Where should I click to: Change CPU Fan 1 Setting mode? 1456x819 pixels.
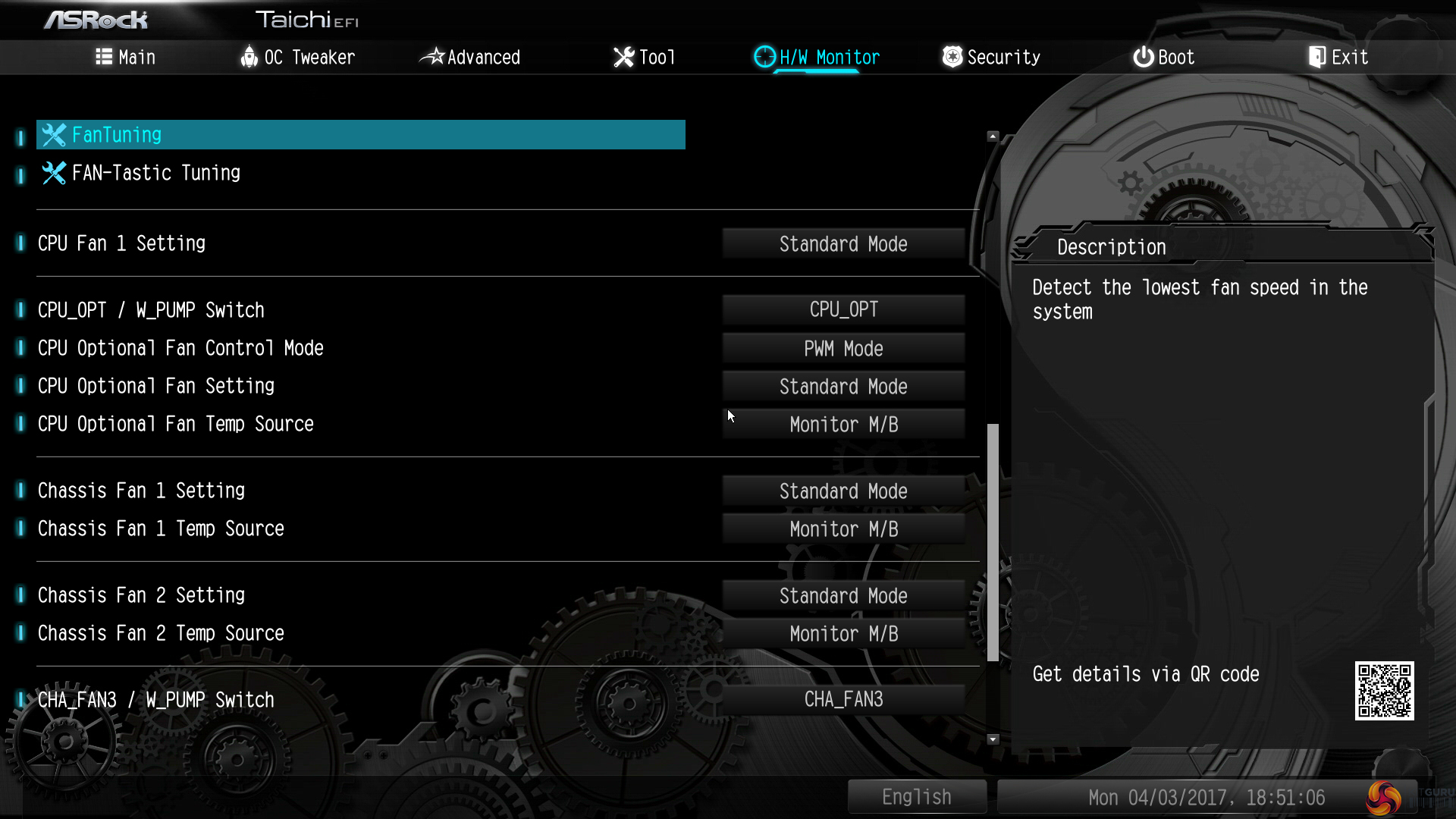[843, 244]
